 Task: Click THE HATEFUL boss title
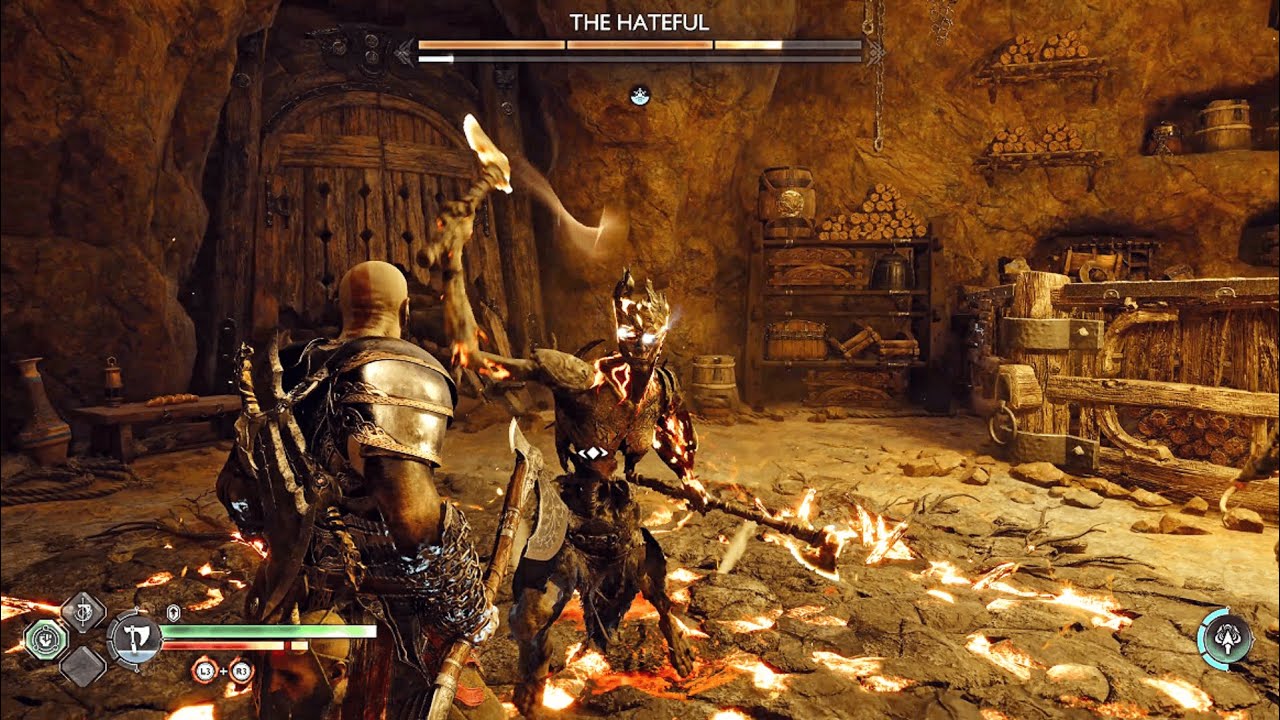tap(640, 22)
